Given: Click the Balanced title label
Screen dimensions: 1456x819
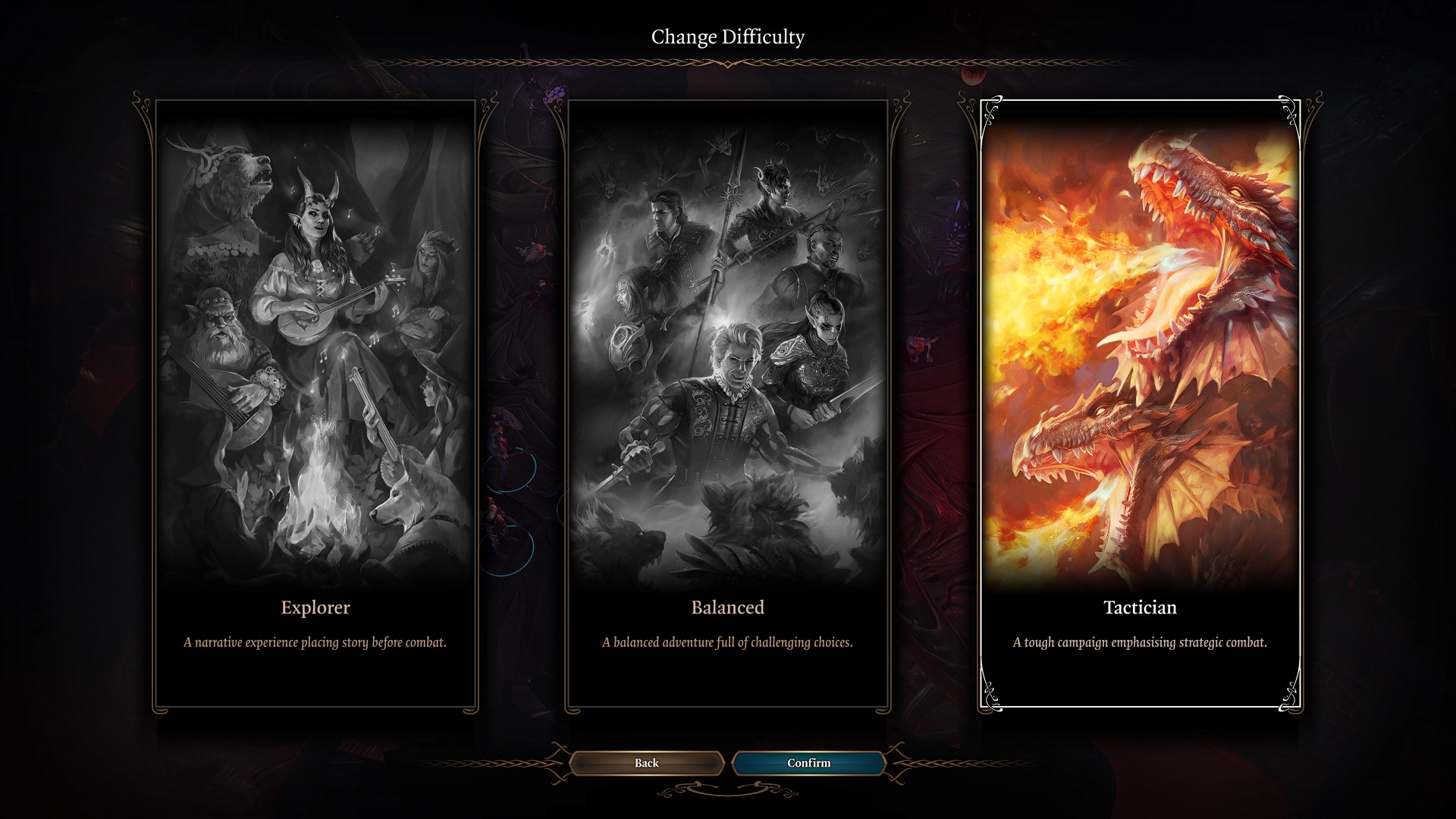Looking at the screenshot, I should tap(726, 607).
